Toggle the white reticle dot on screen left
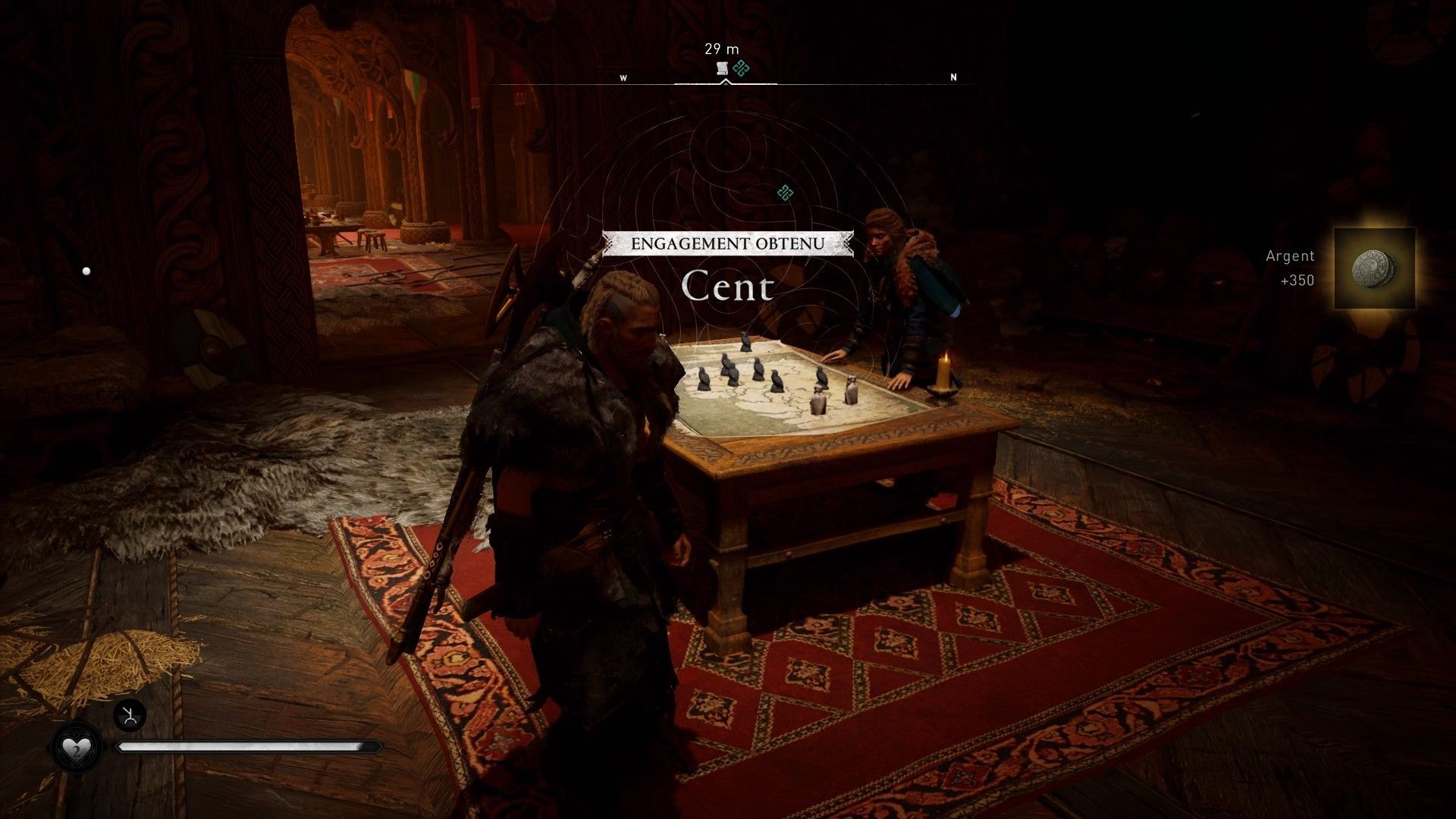The image size is (1456, 819). pyautogui.click(x=86, y=269)
